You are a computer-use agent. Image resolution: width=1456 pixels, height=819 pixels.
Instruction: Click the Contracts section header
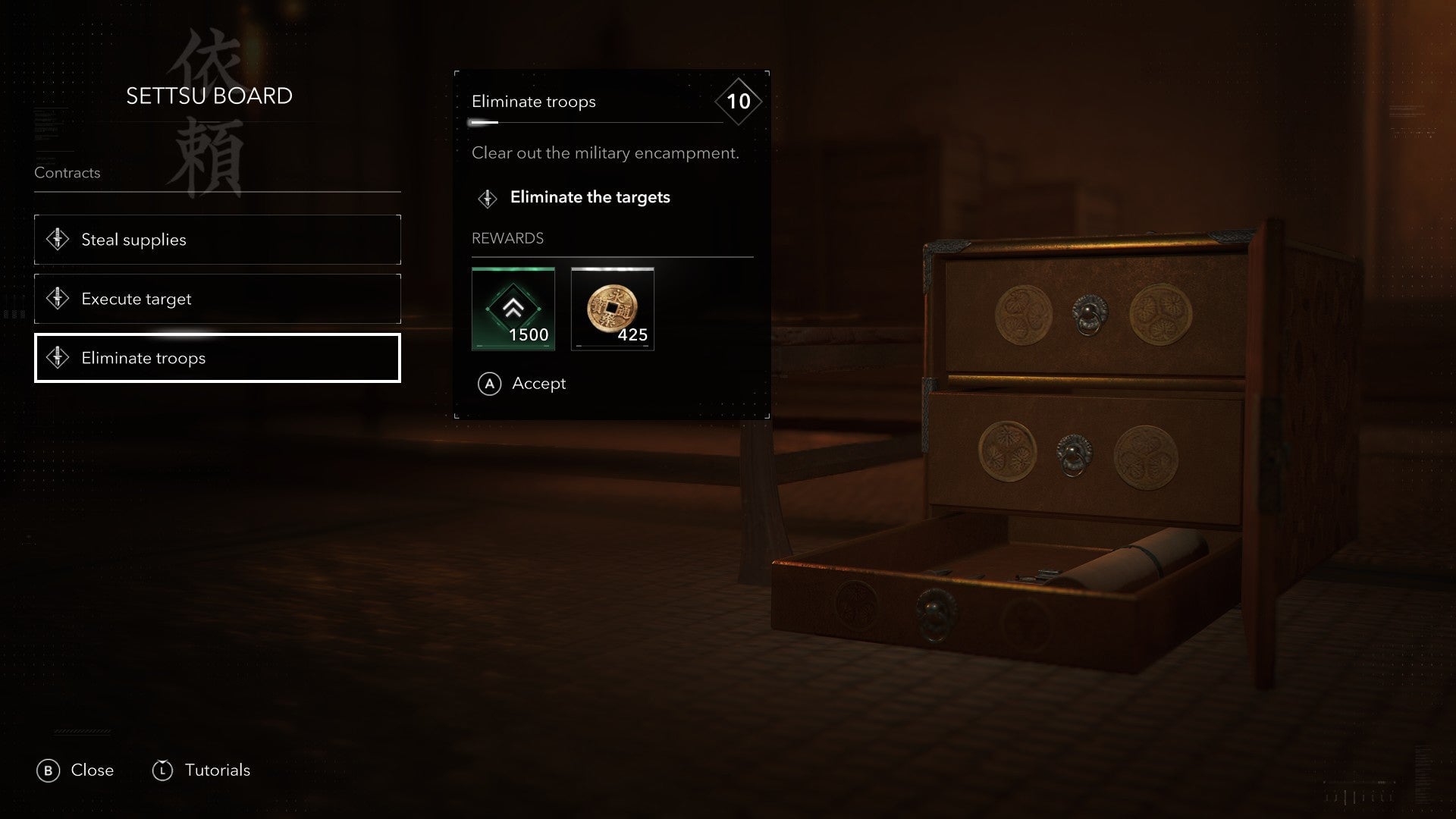[67, 173]
